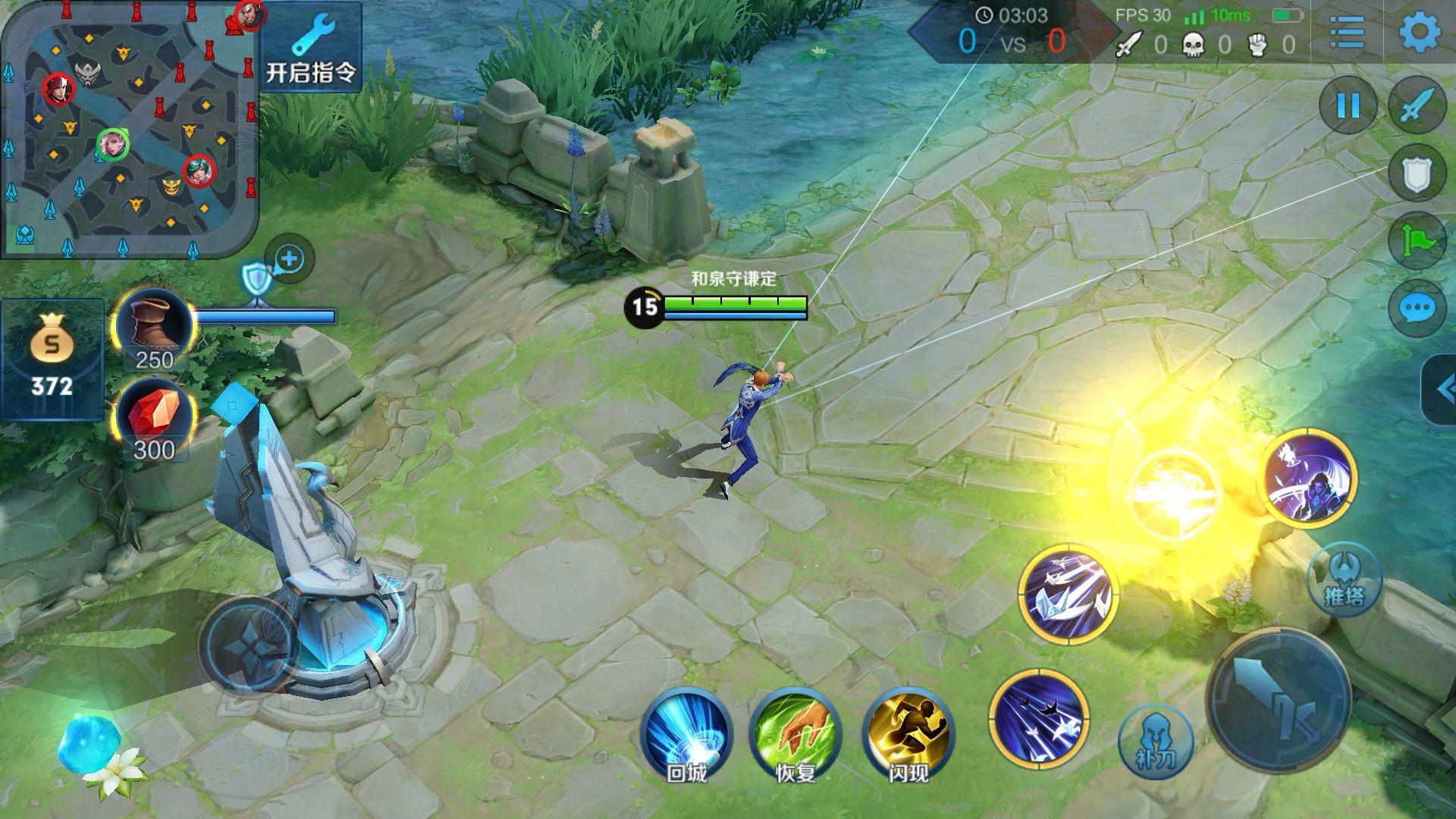Send the shield defend signal
The width and height of the screenshot is (1456, 819).
[x=1417, y=174]
